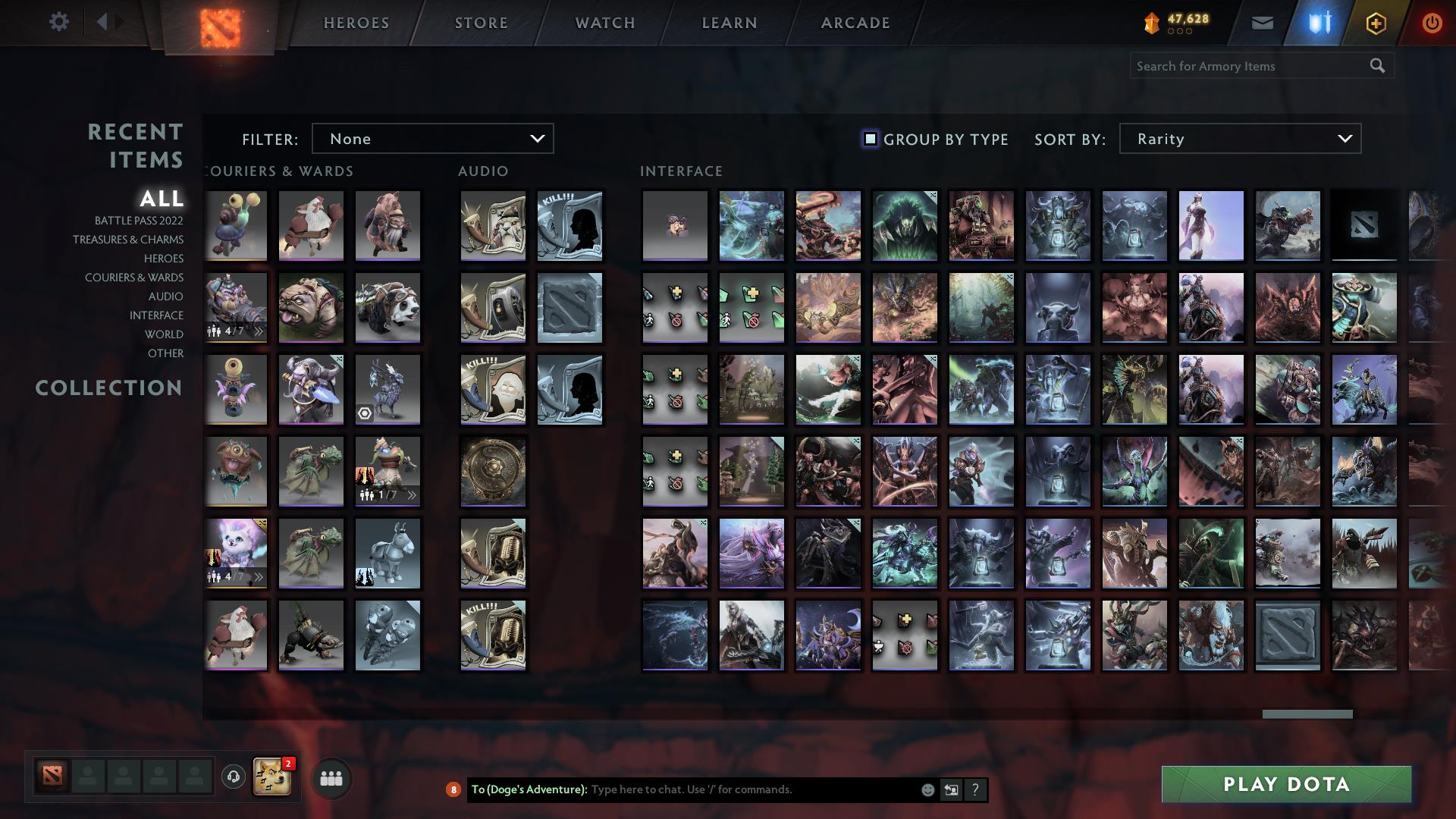Open the FILTER dropdown set to None

[x=432, y=138]
